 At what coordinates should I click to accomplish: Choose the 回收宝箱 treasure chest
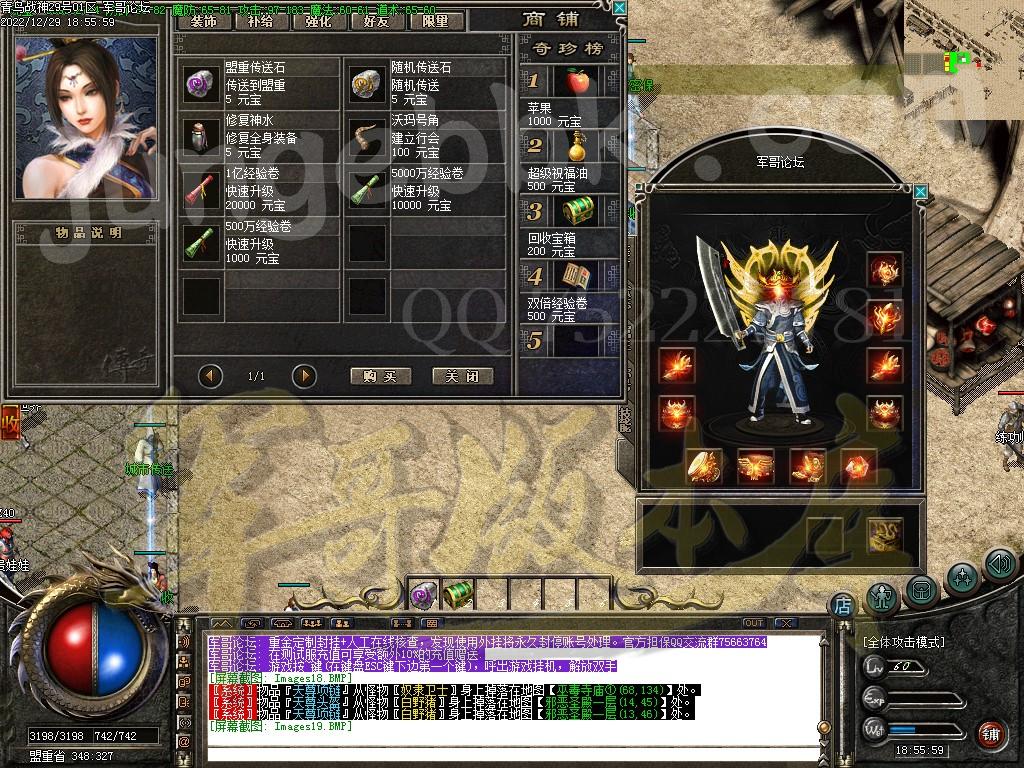[x=575, y=211]
